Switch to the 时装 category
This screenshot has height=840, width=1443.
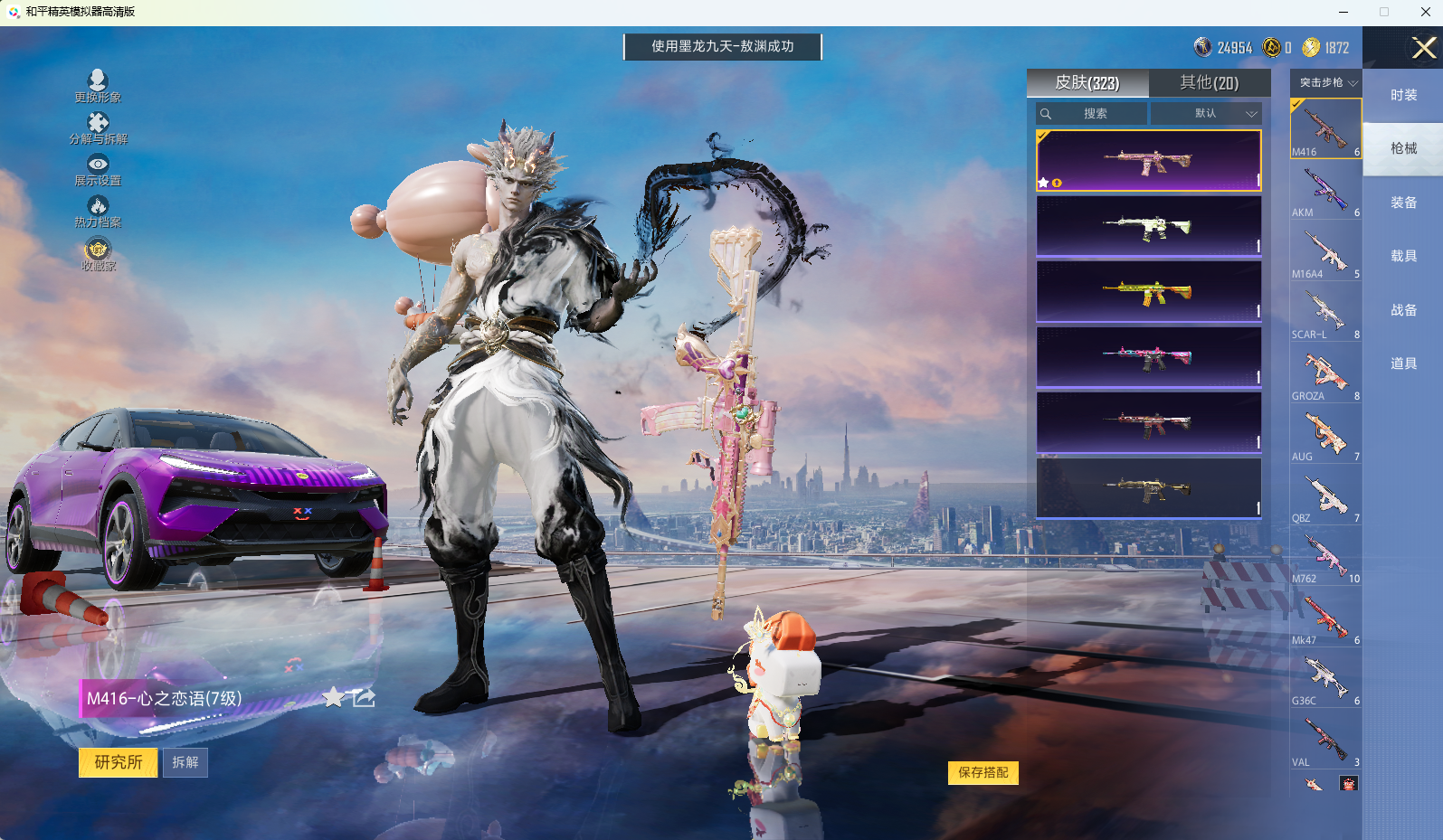click(1403, 95)
